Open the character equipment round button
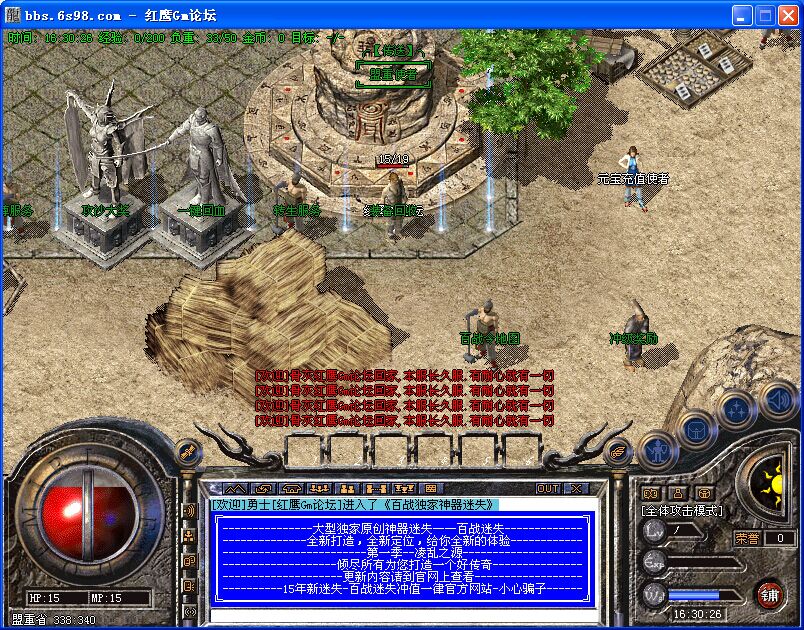The image size is (804, 630). [656, 449]
